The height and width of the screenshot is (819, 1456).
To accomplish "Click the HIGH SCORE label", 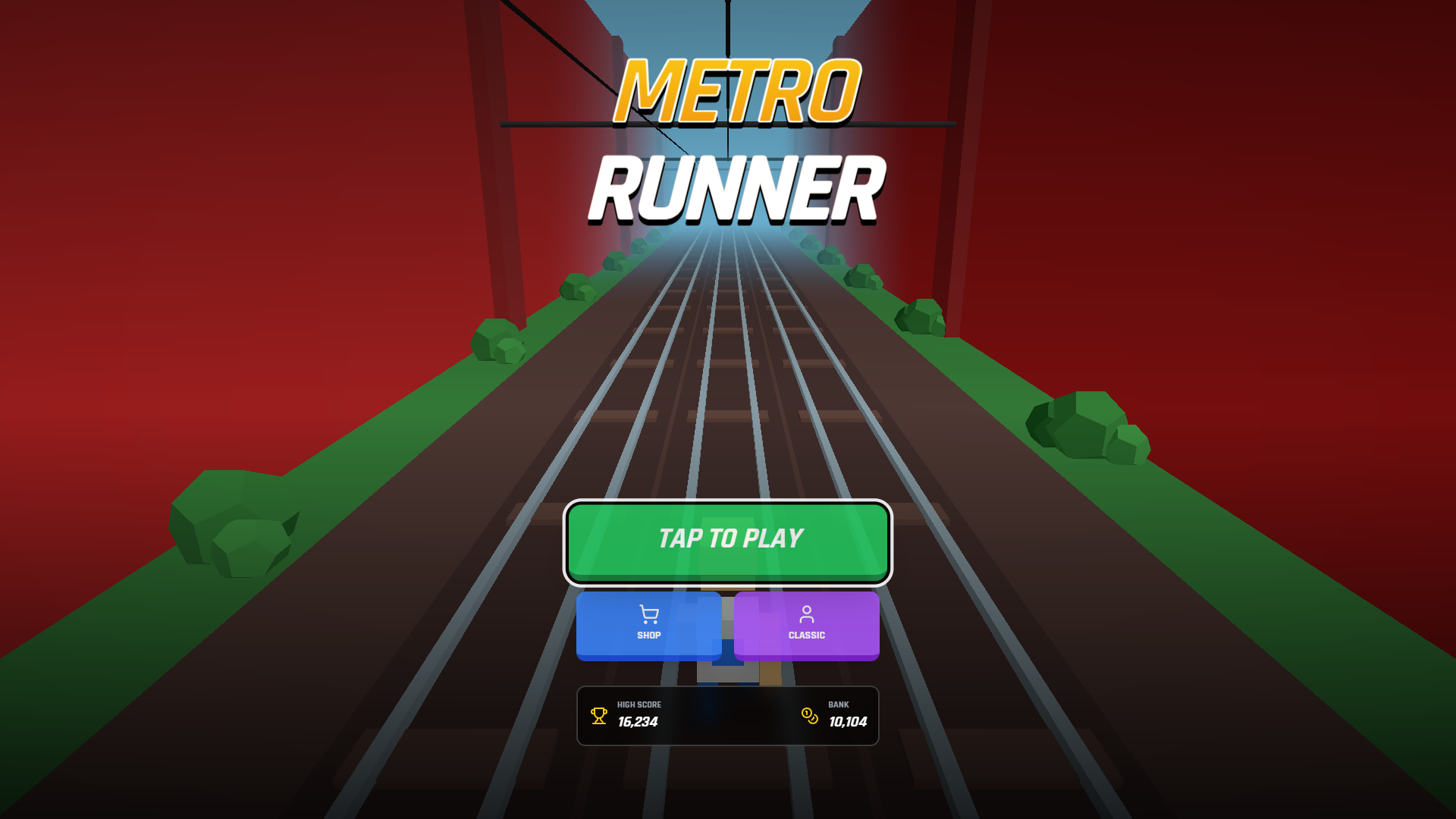I will tap(639, 704).
